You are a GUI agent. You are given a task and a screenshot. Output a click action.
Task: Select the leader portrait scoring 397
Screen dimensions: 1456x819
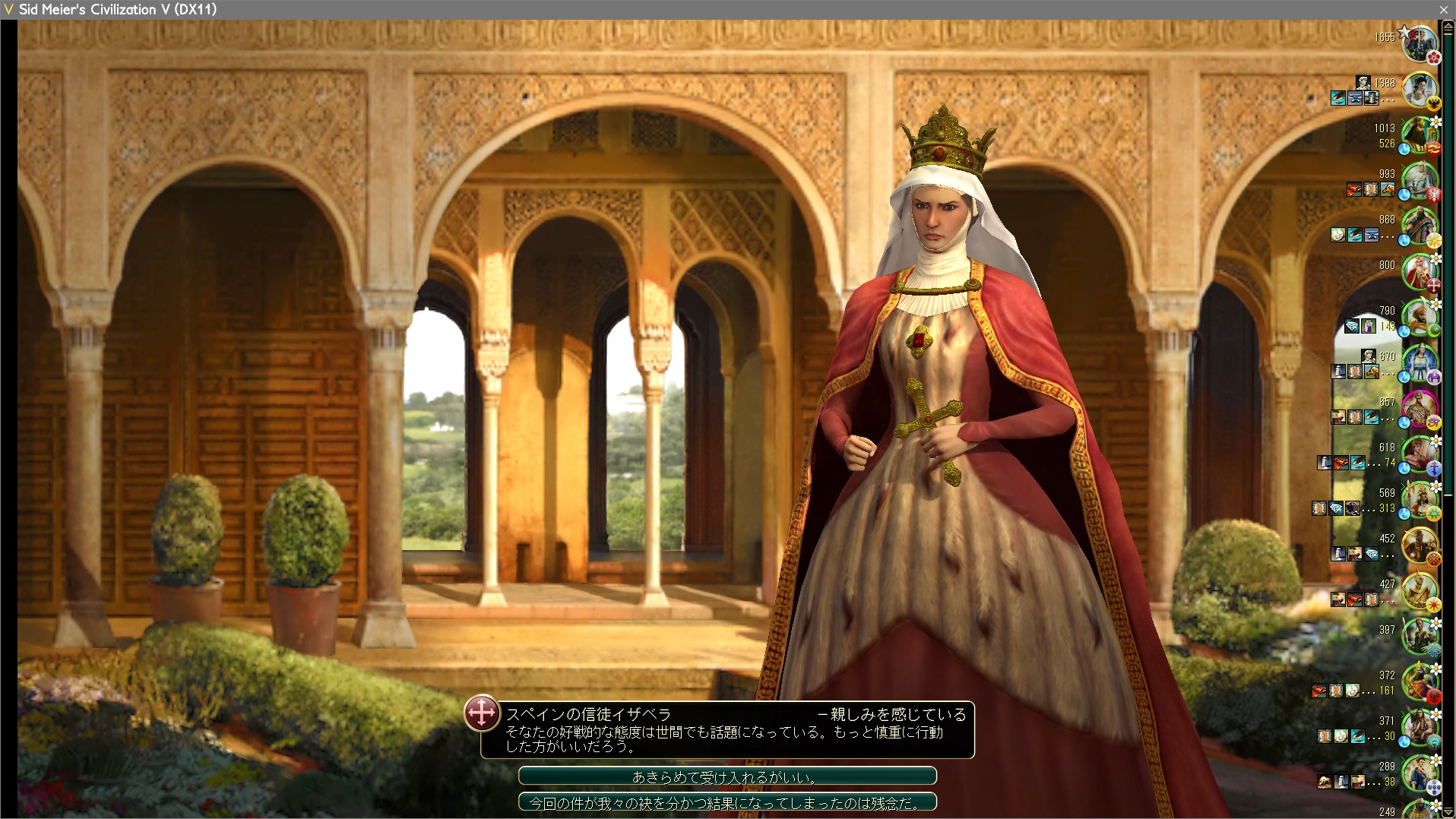[1419, 637]
